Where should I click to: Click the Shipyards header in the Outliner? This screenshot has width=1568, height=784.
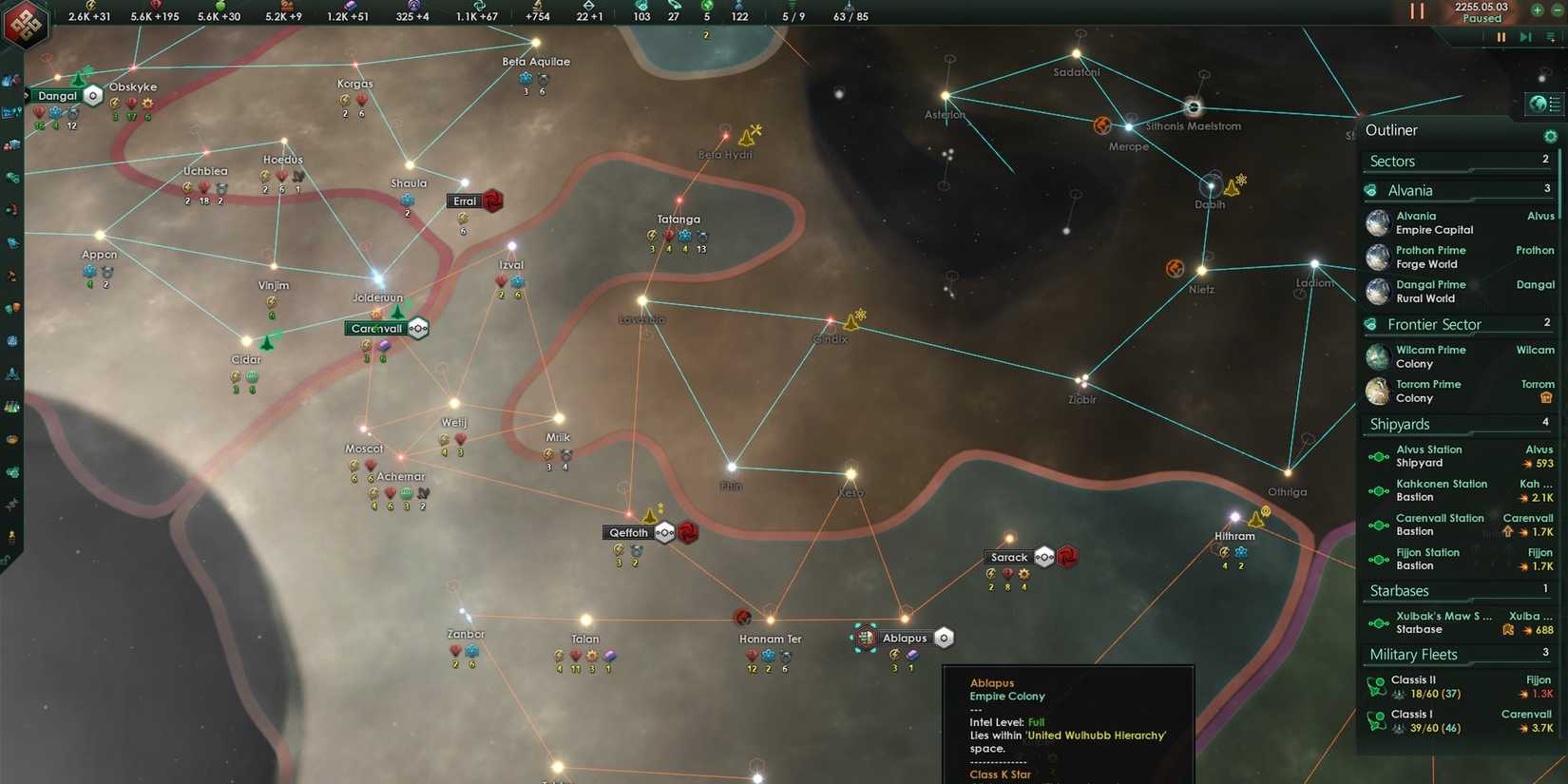tap(1398, 424)
